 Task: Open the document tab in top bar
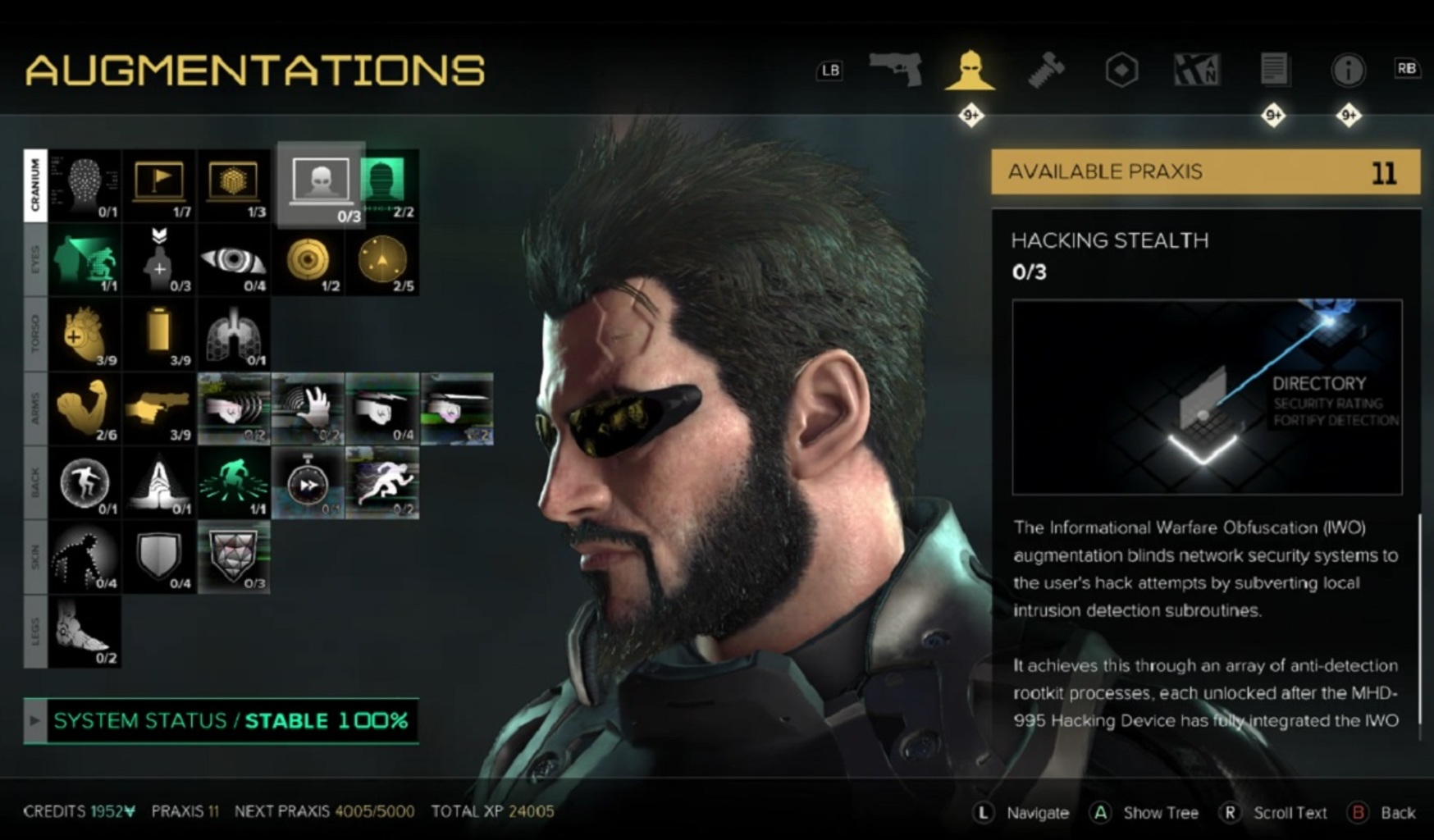[x=1273, y=70]
